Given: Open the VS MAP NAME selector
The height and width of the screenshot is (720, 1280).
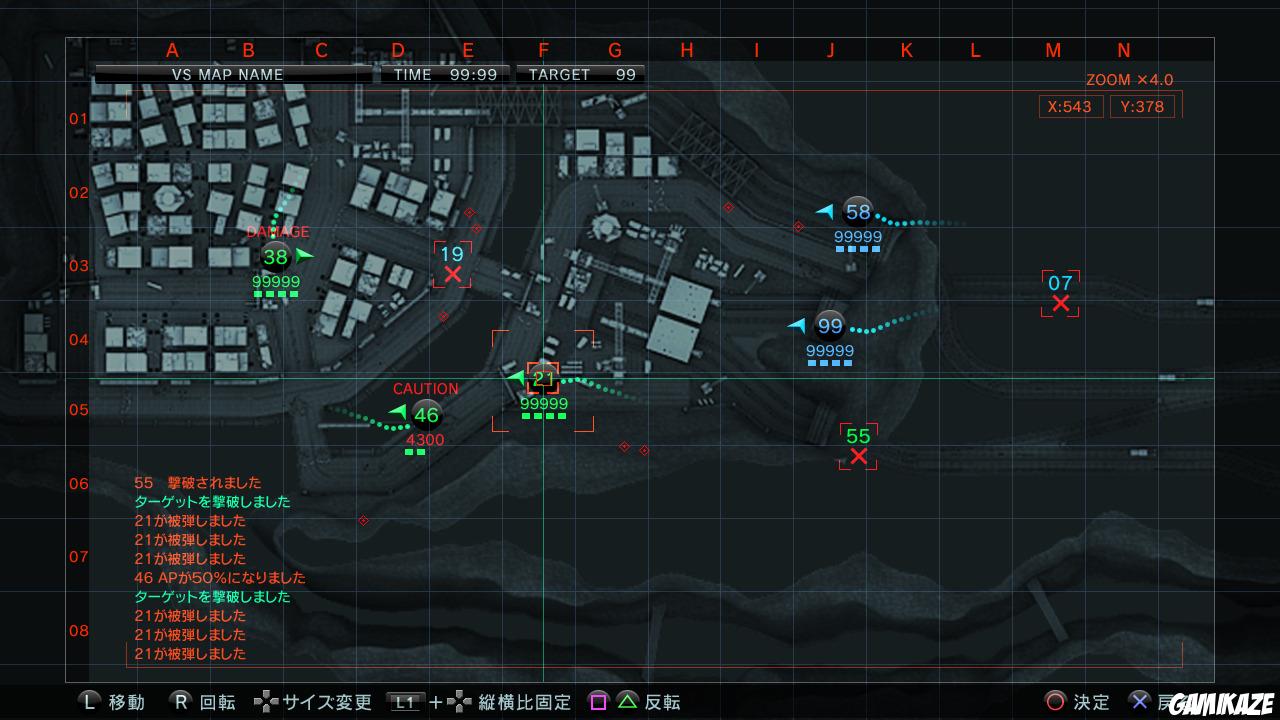Looking at the screenshot, I should [x=230, y=74].
